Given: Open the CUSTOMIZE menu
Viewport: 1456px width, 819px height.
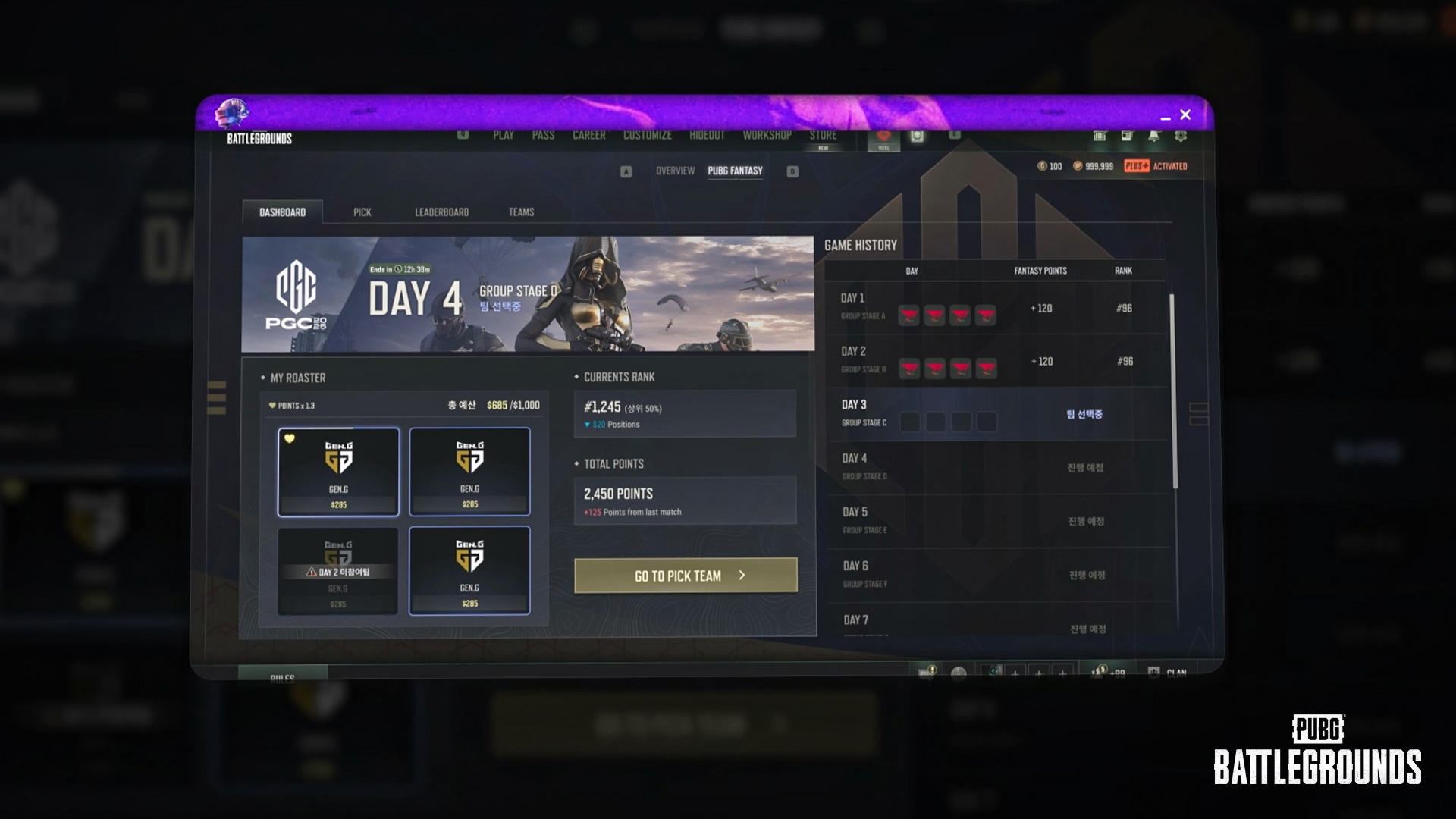Looking at the screenshot, I should [647, 135].
